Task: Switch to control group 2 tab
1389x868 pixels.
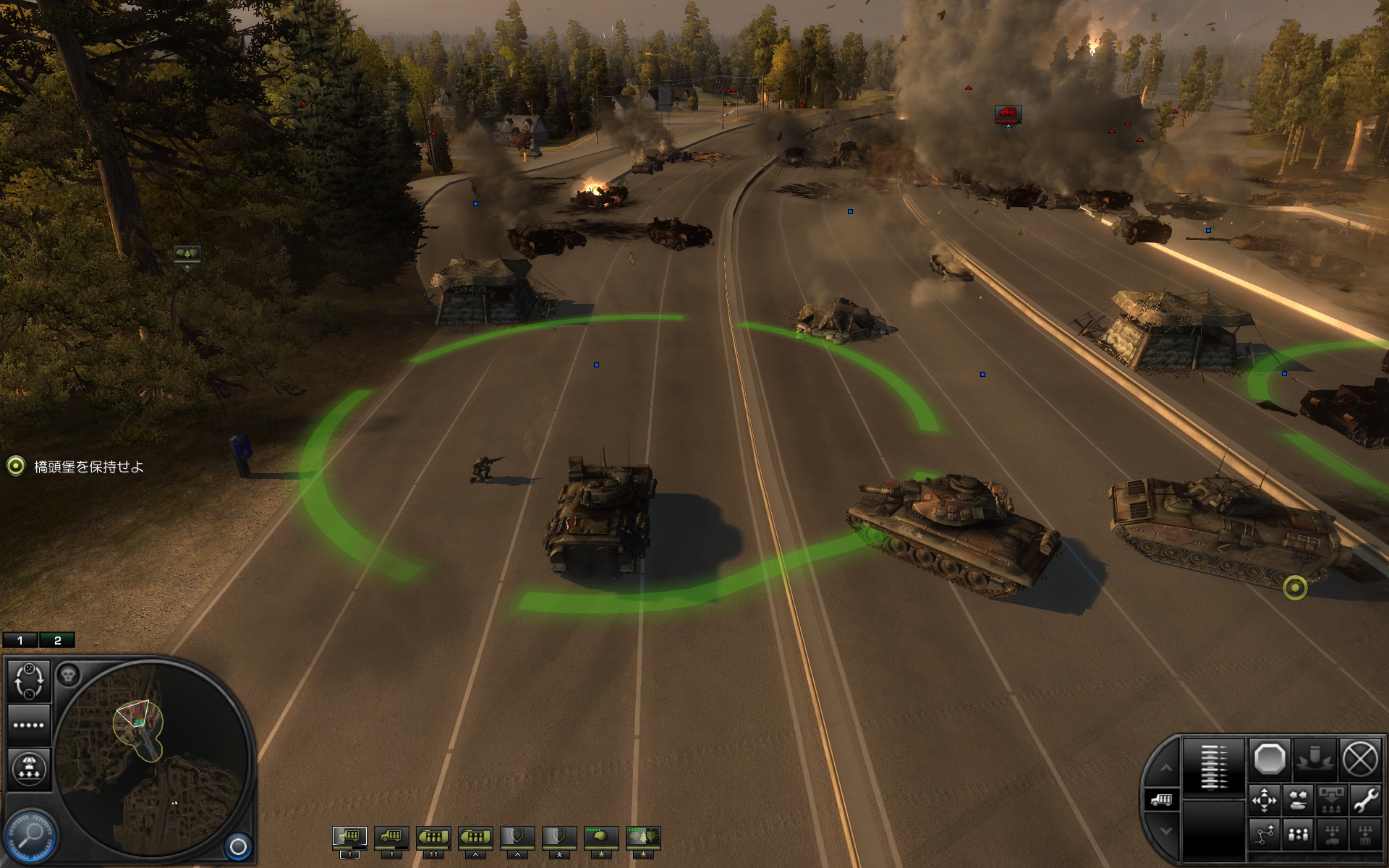Action: (x=57, y=640)
